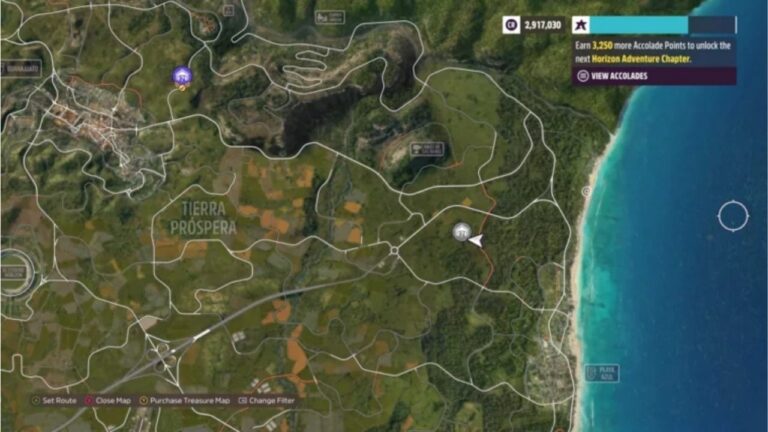Open the View Accolades button
The width and height of the screenshot is (768, 432).
612,76
